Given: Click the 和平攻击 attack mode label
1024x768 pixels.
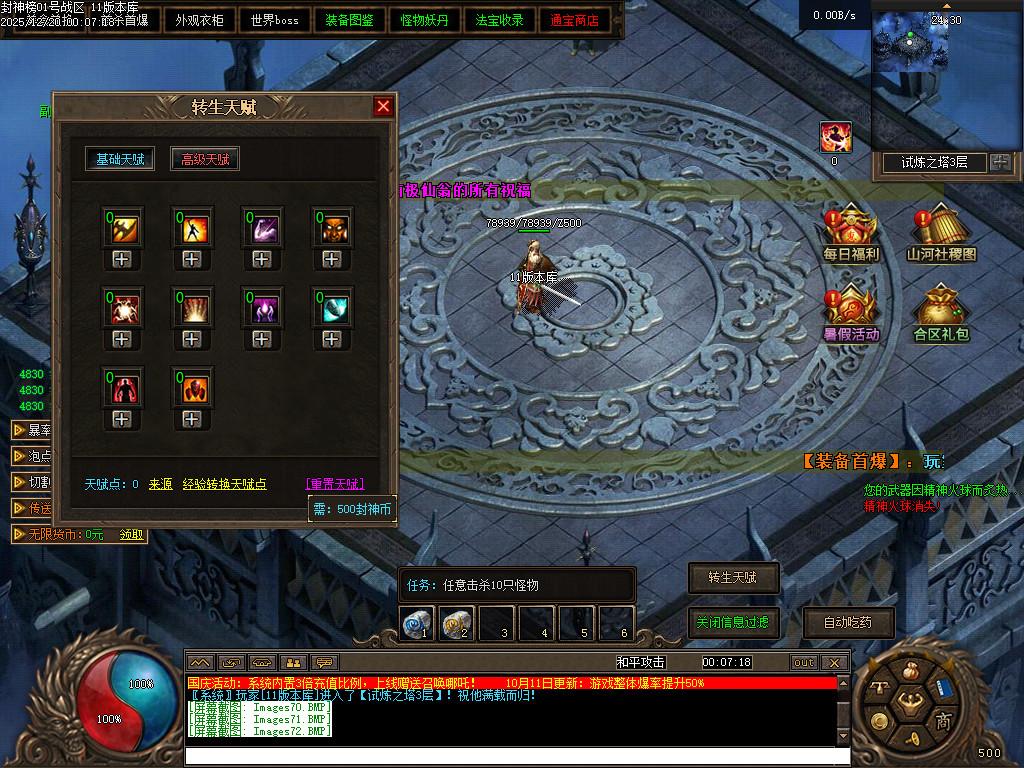Looking at the screenshot, I should coord(641,662).
